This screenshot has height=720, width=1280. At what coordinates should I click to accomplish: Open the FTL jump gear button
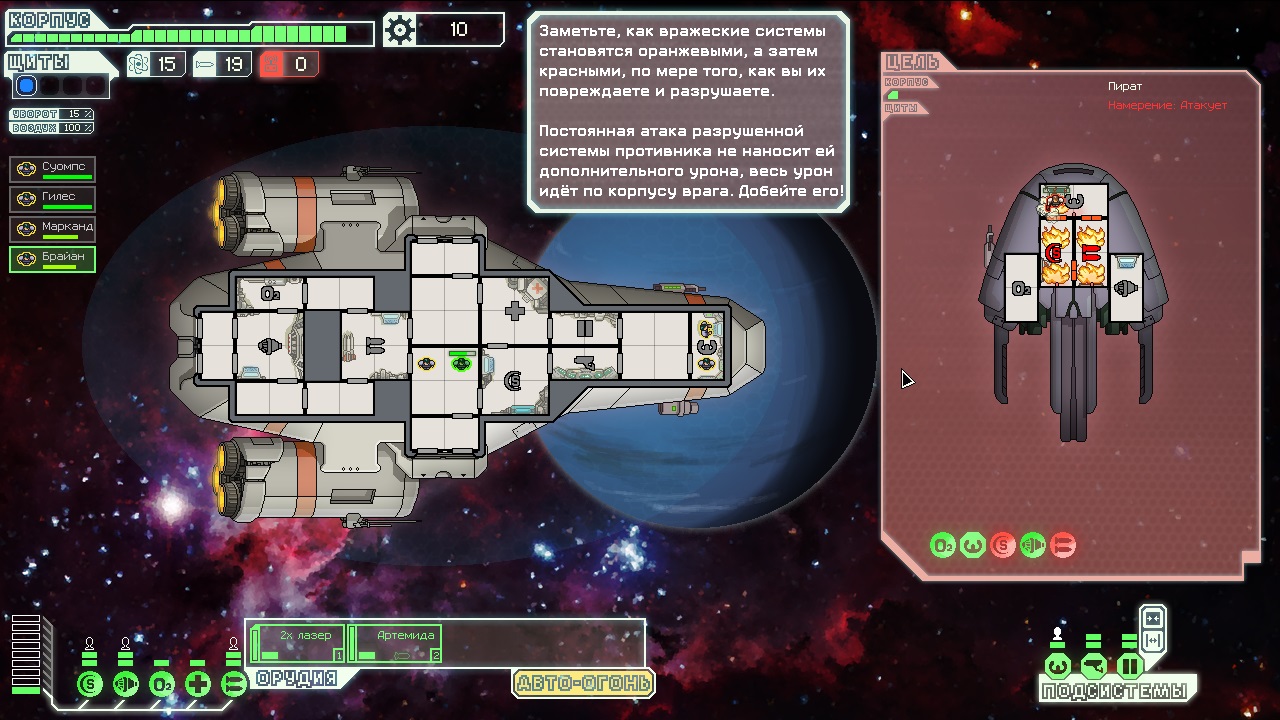(x=400, y=30)
